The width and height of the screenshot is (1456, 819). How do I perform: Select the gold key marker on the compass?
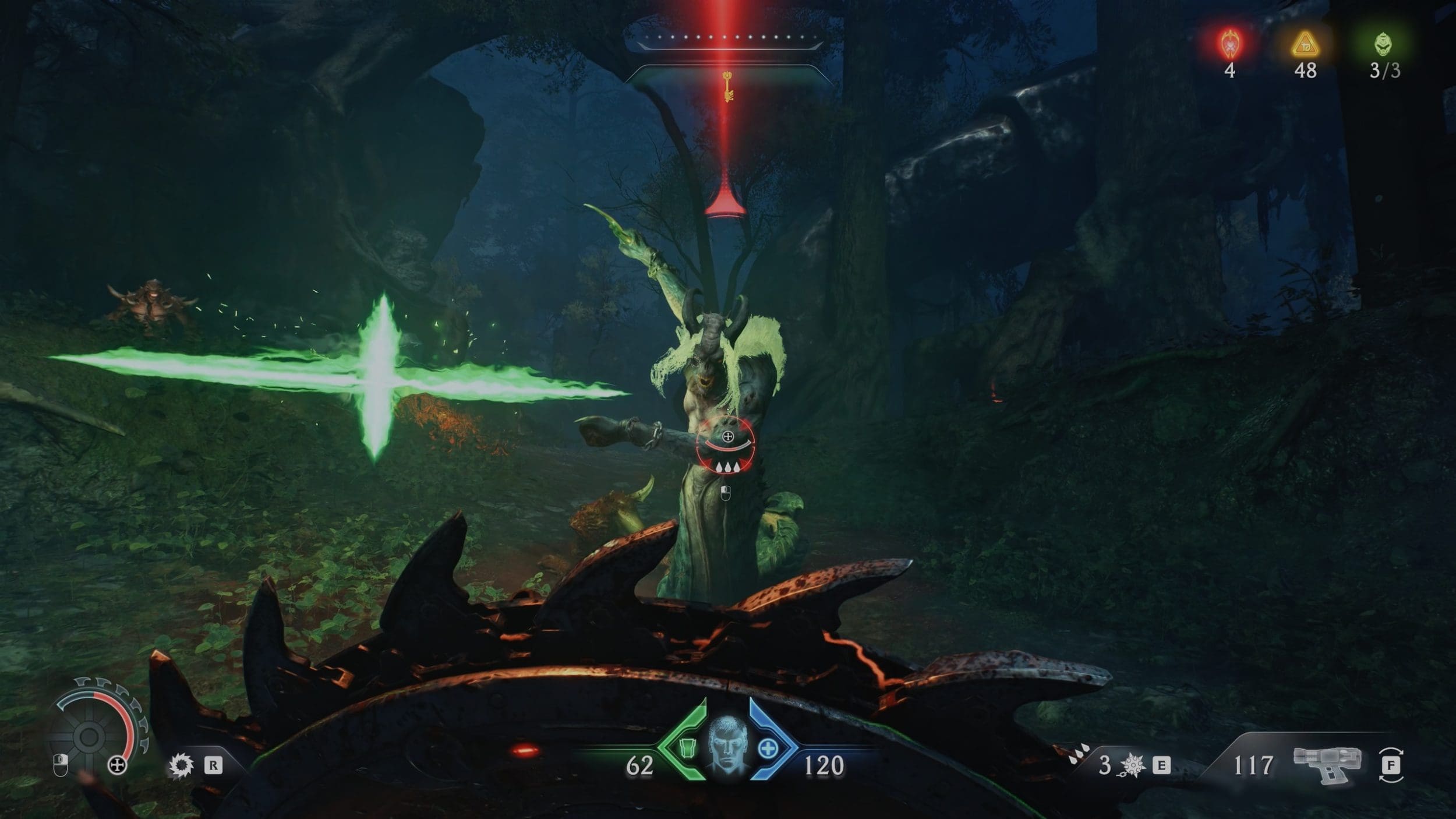727,86
